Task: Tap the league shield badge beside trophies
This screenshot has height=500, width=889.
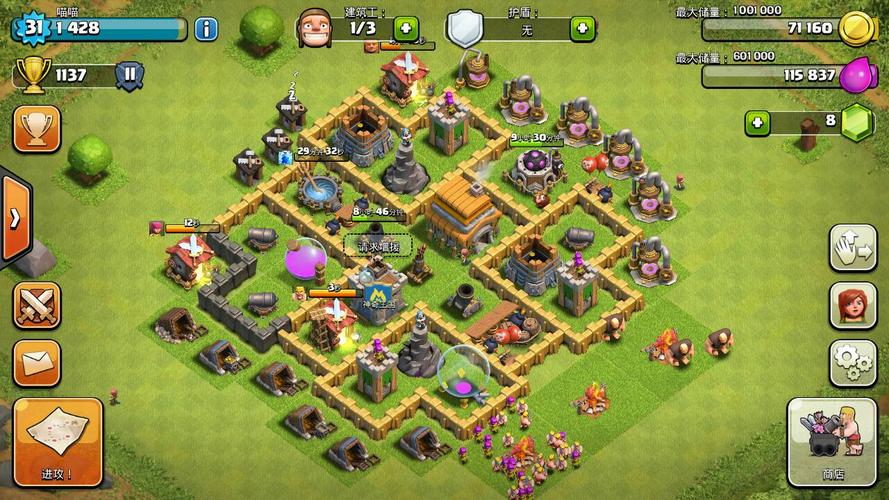Action: coord(130,74)
